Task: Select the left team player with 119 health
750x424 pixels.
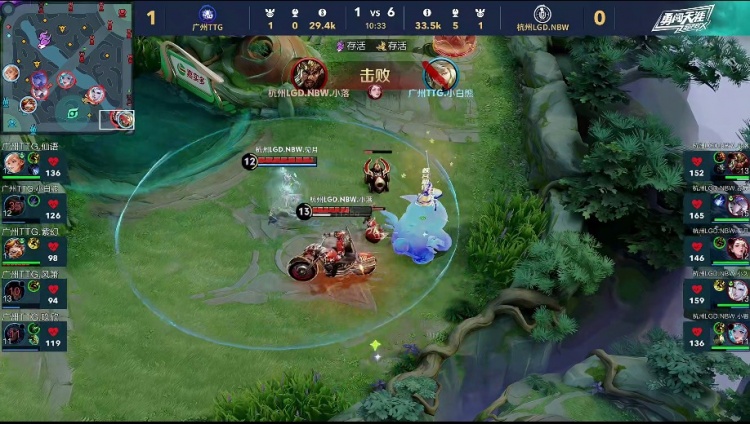Action: coord(33,334)
